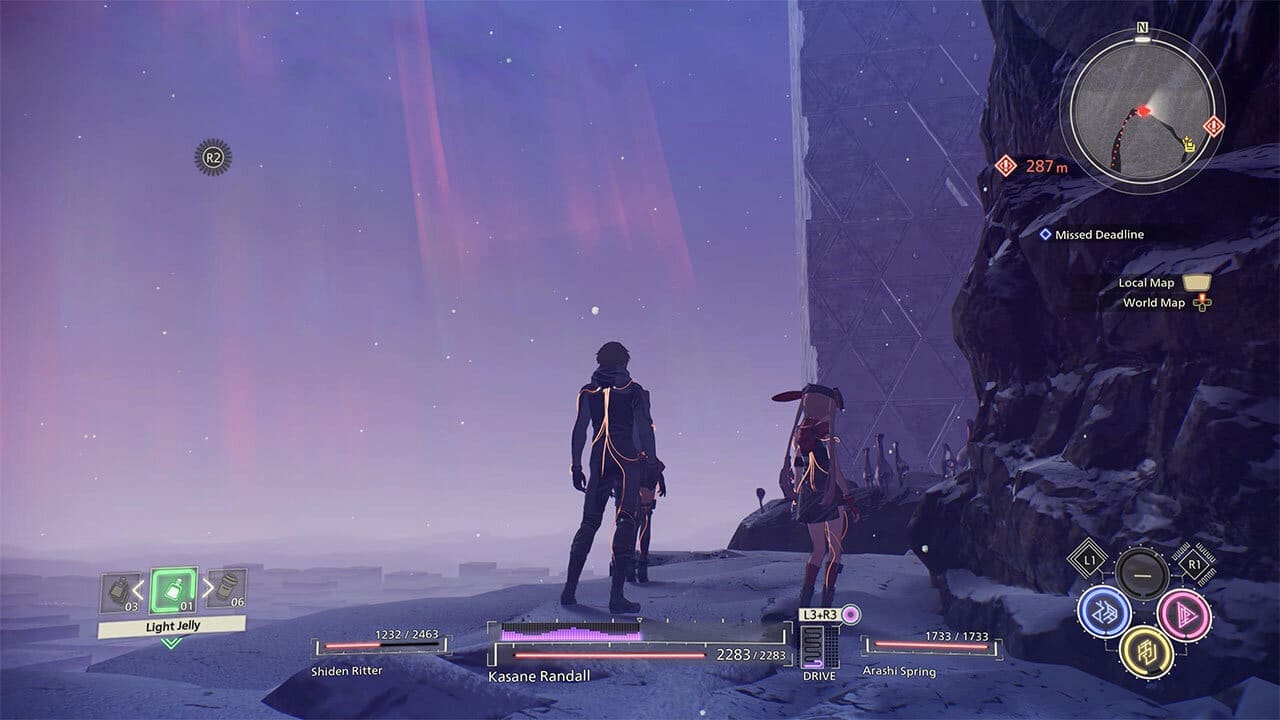
Task: Click the green chevron under Light Jelly
Action: tap(169, 643)
